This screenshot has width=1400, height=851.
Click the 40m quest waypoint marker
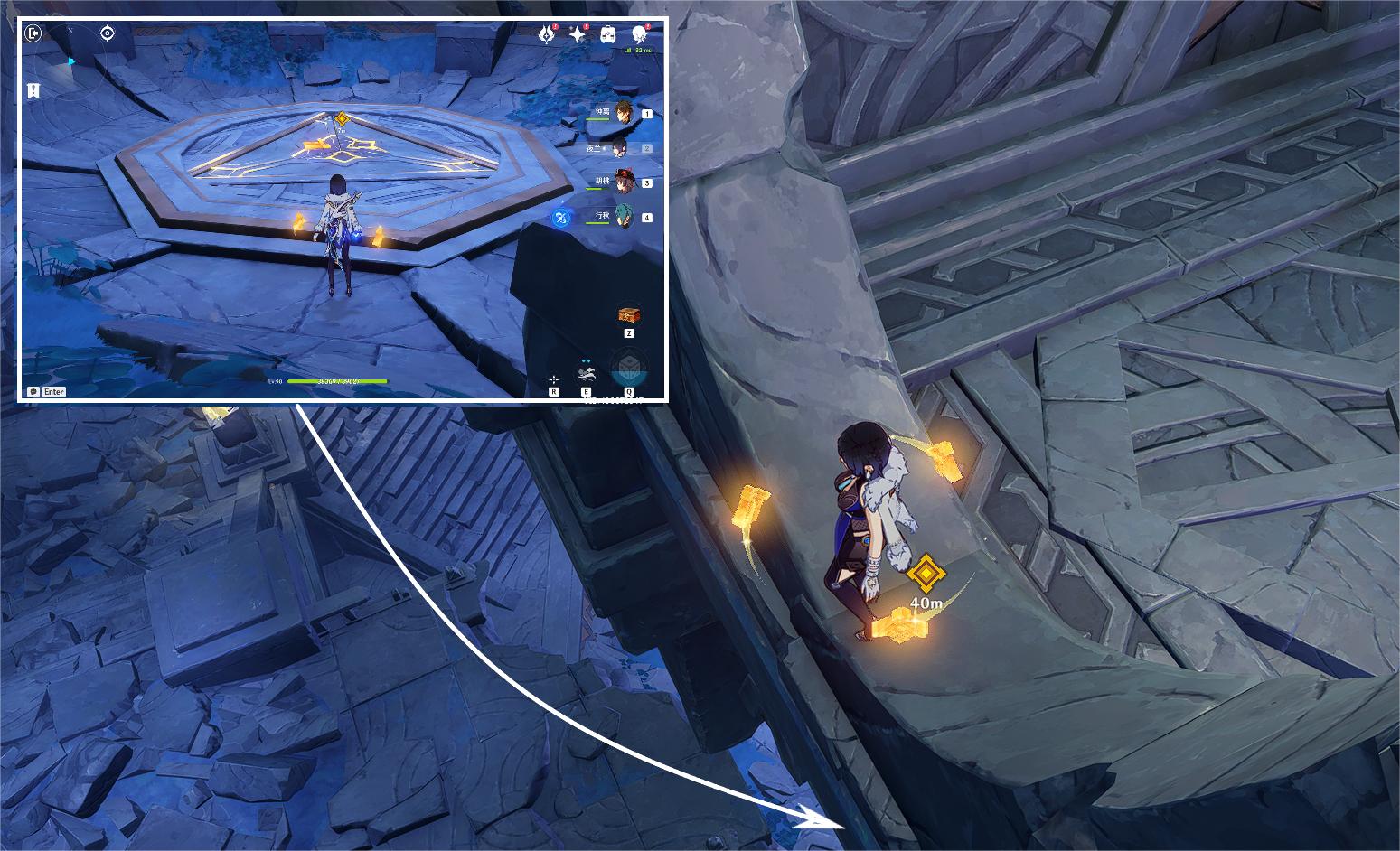(x=927, y=571)
